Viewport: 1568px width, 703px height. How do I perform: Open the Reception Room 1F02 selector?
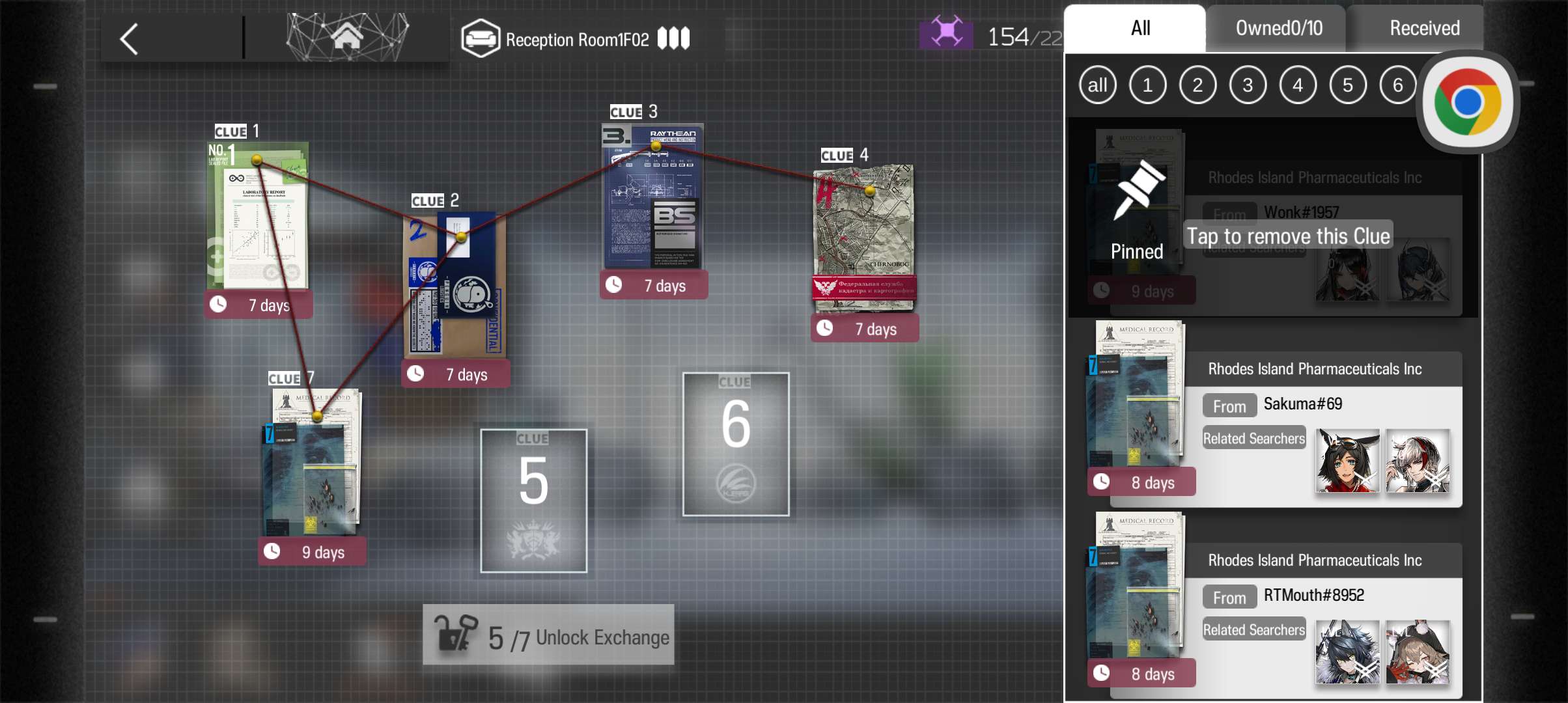tap(576, 39)
